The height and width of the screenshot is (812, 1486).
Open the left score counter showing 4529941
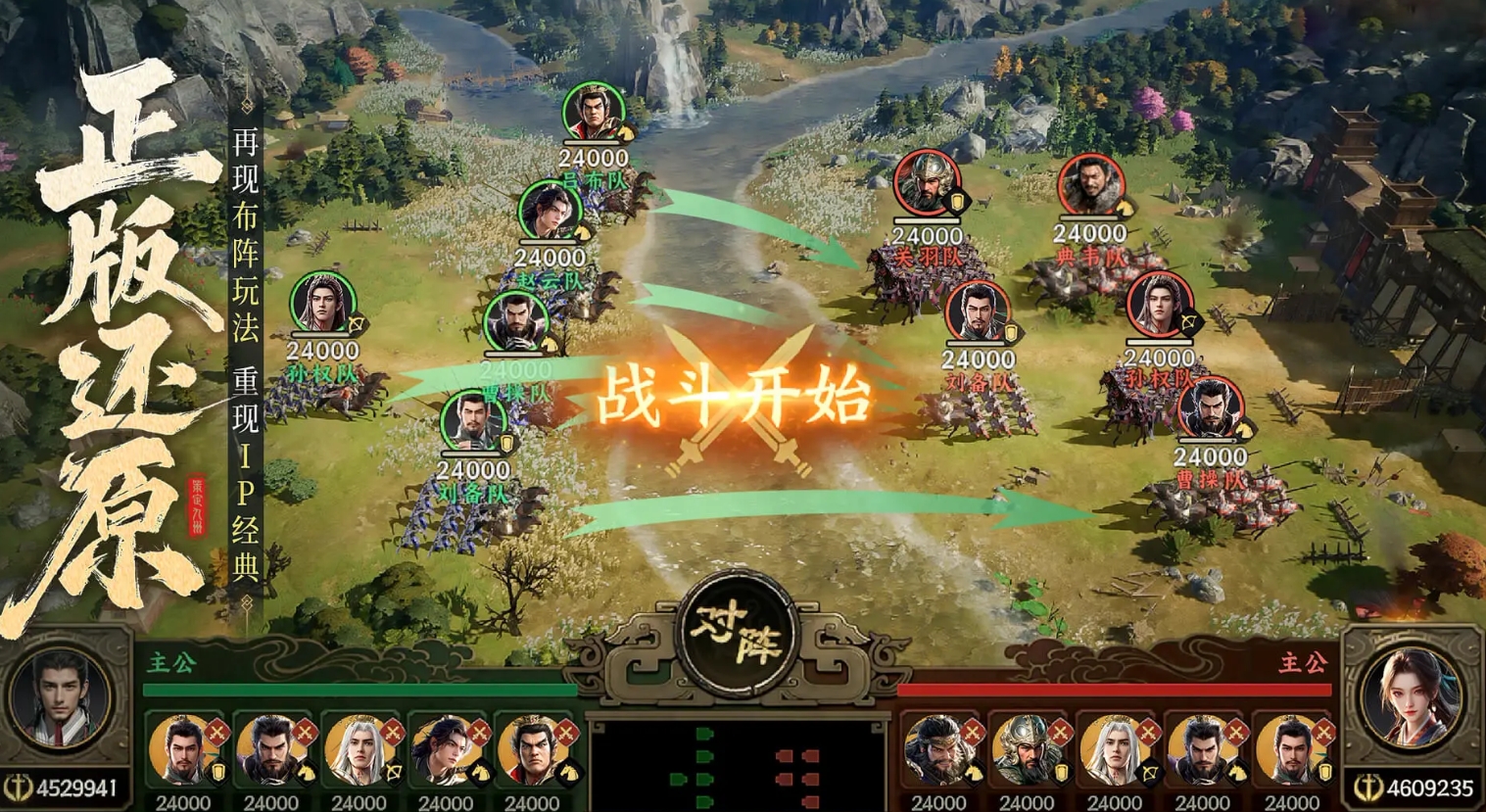click(67, 785)
